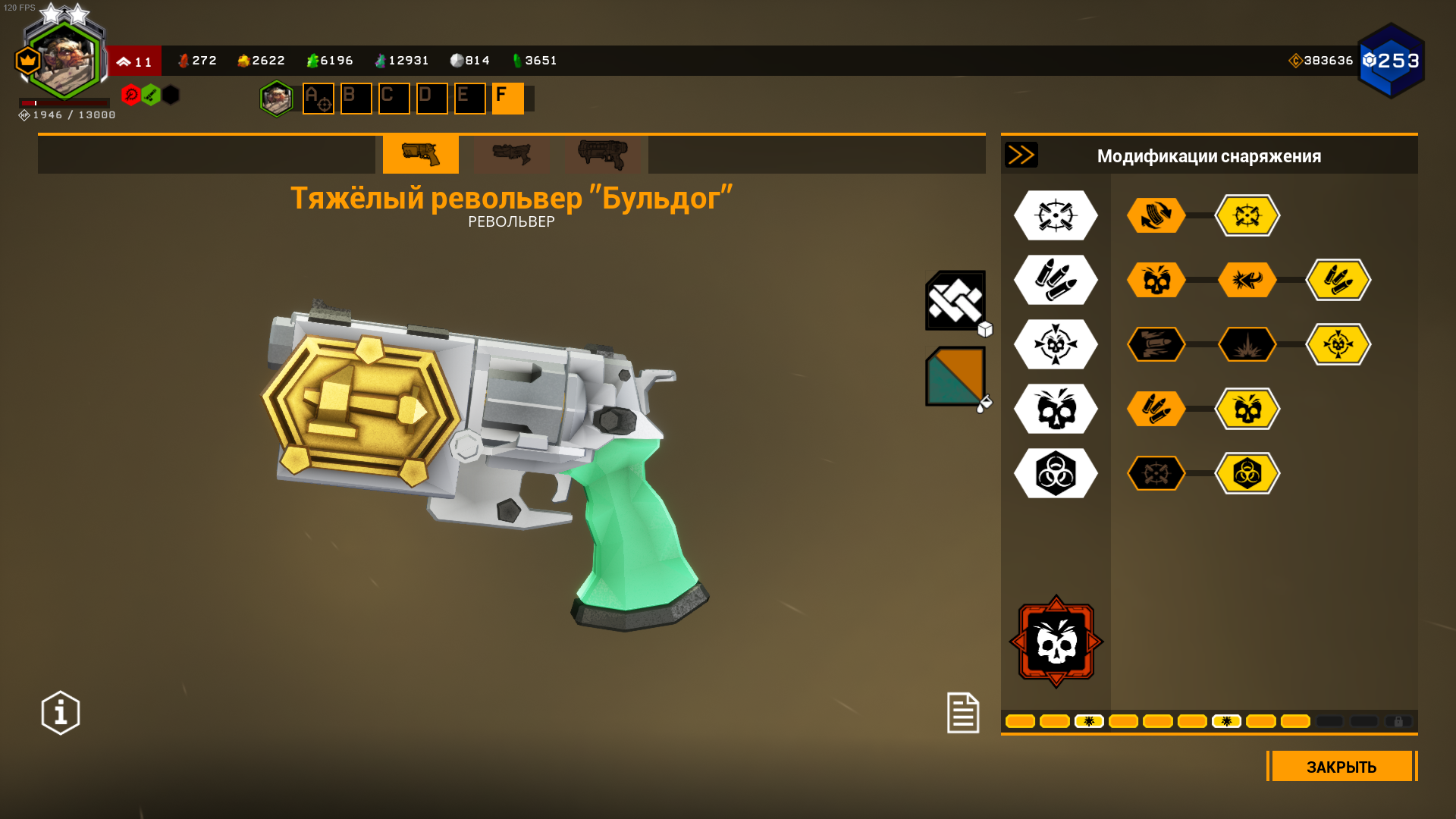This screenshot has height=819, width=1456.
Task: Select the biohazard modification category
Action: [x=1056, y=473]
